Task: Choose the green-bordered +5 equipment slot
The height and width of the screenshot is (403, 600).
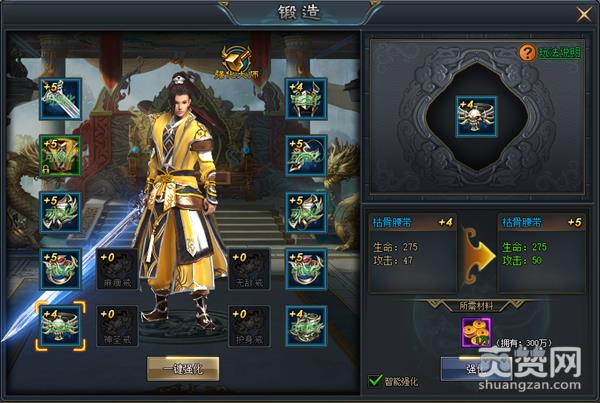Action: tap(60, 154)
